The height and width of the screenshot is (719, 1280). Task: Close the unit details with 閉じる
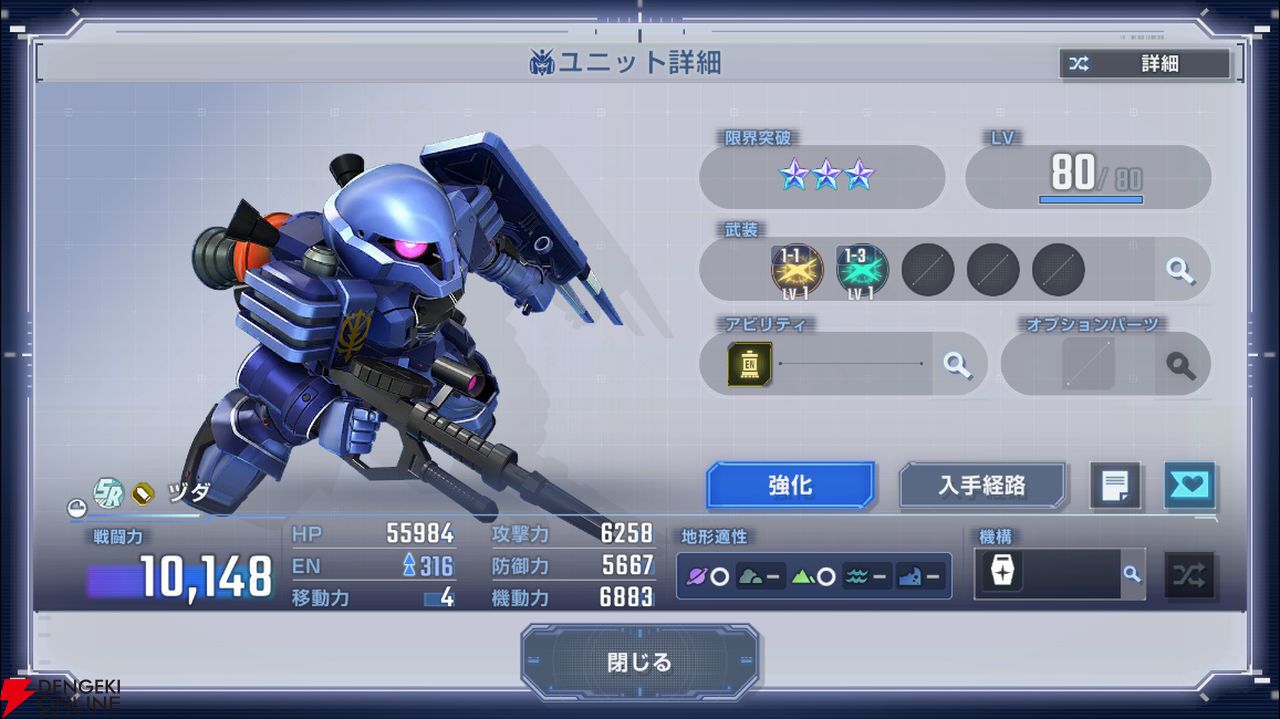pyautogui.click(x=640, y=662)
